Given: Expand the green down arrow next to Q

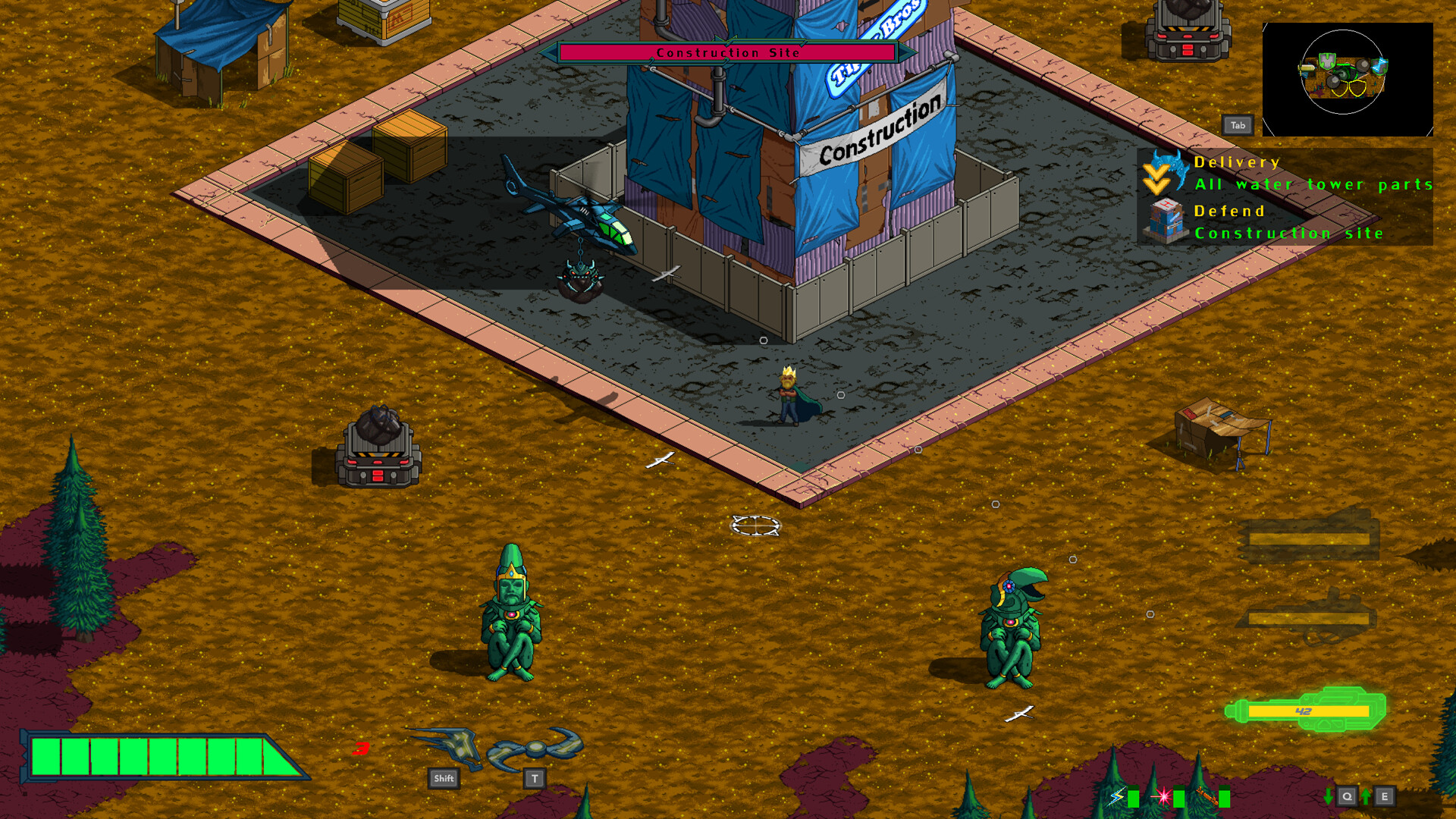Looking at the screenshot, I should pyautogui.click(x=1328, y=797).
